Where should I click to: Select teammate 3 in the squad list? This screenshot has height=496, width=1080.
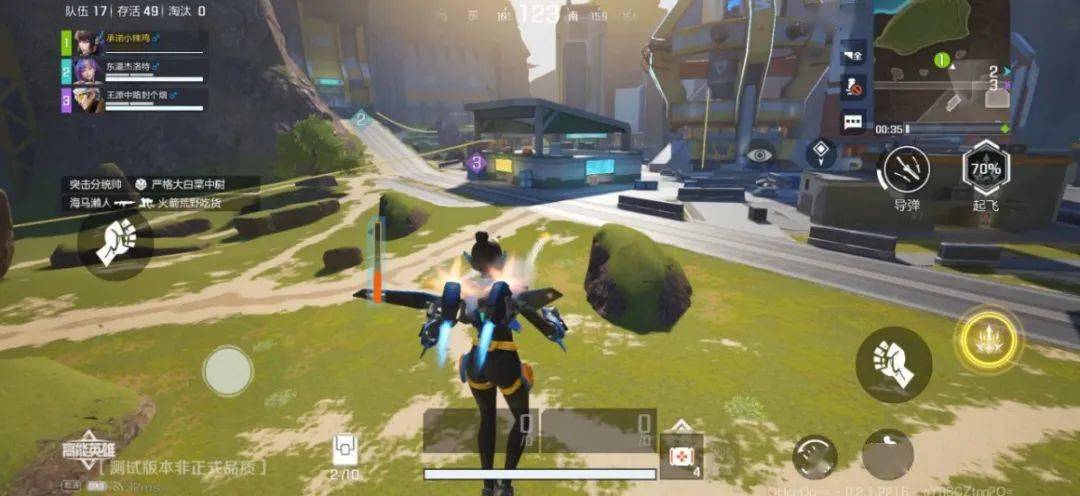click(x=135, y=99)
